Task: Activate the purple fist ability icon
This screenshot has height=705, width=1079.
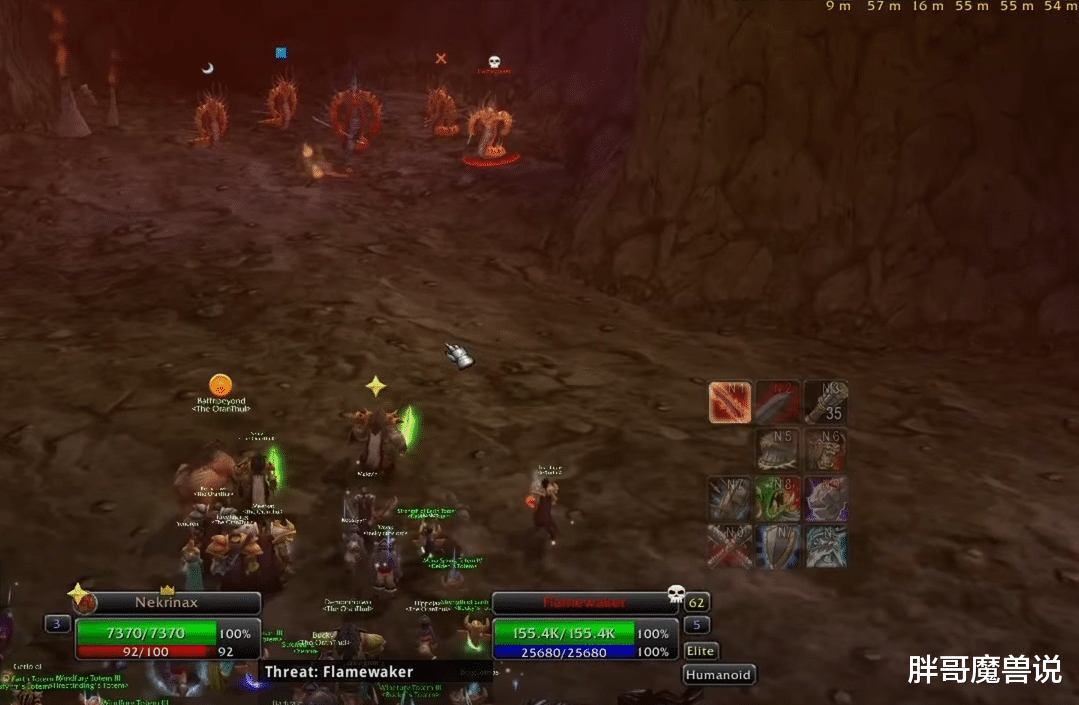Action: pos(826,498)
